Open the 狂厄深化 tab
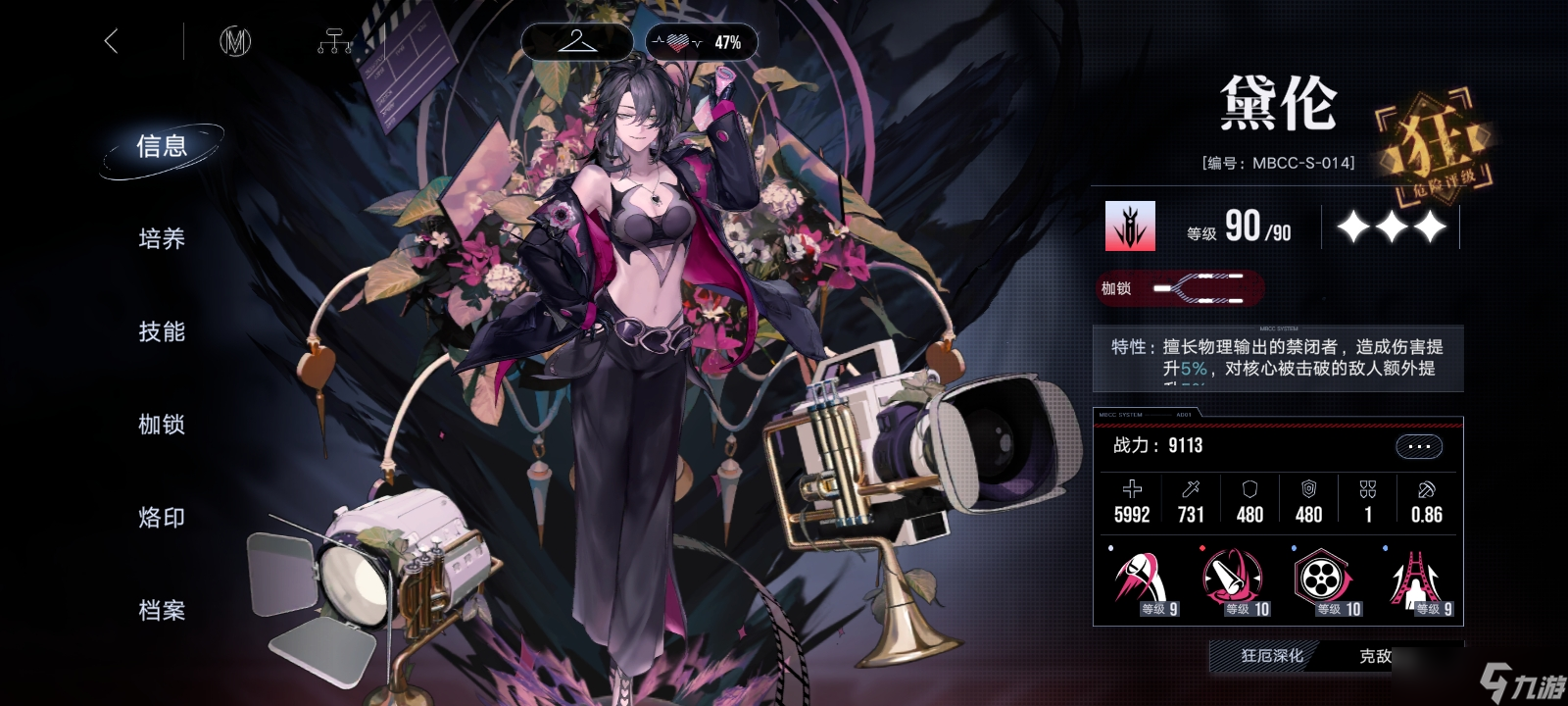This screenshot has height=706, width=1568. 1272,656
